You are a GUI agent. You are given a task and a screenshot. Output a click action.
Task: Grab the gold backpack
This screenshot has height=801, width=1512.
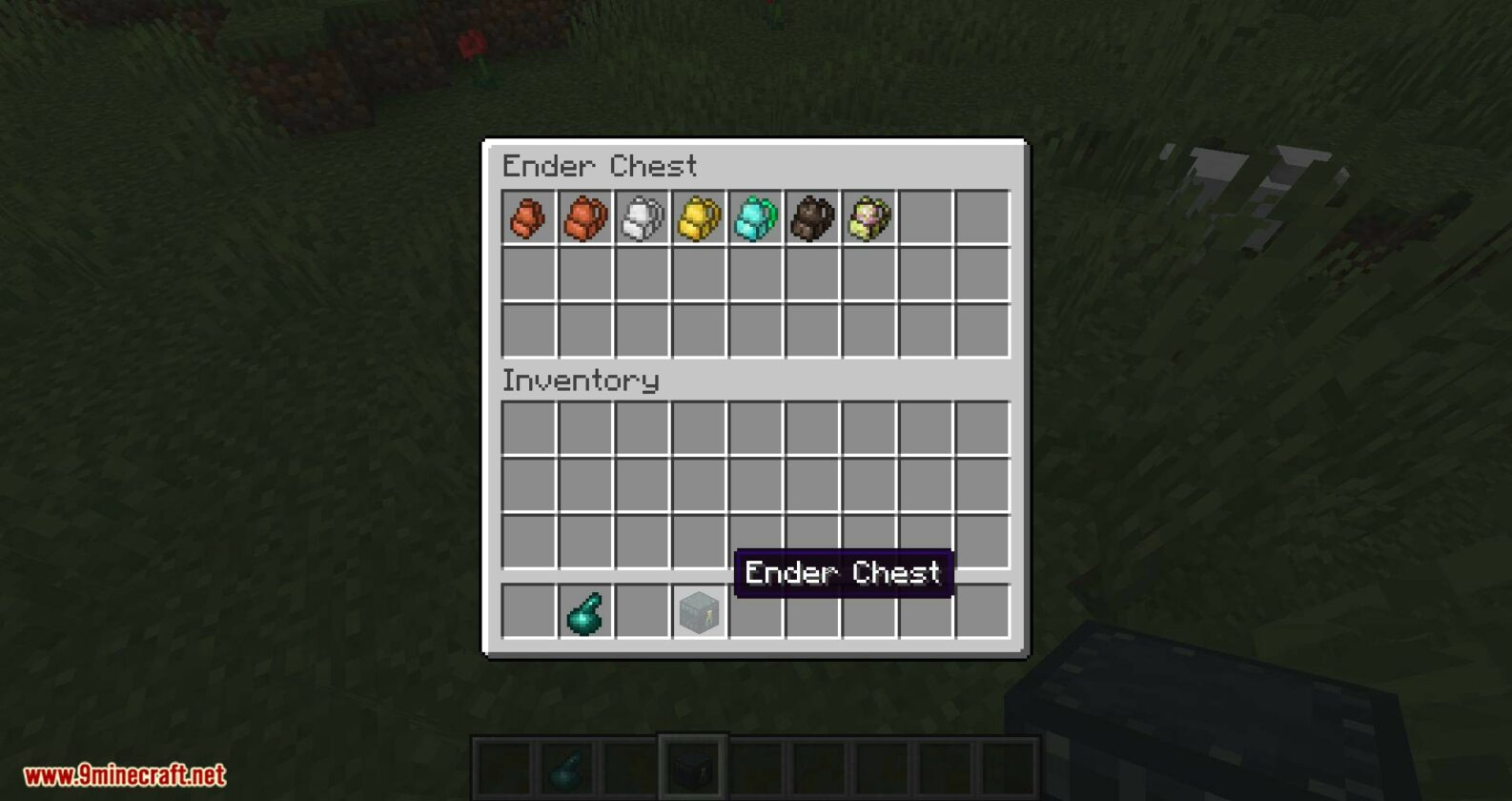698,219
